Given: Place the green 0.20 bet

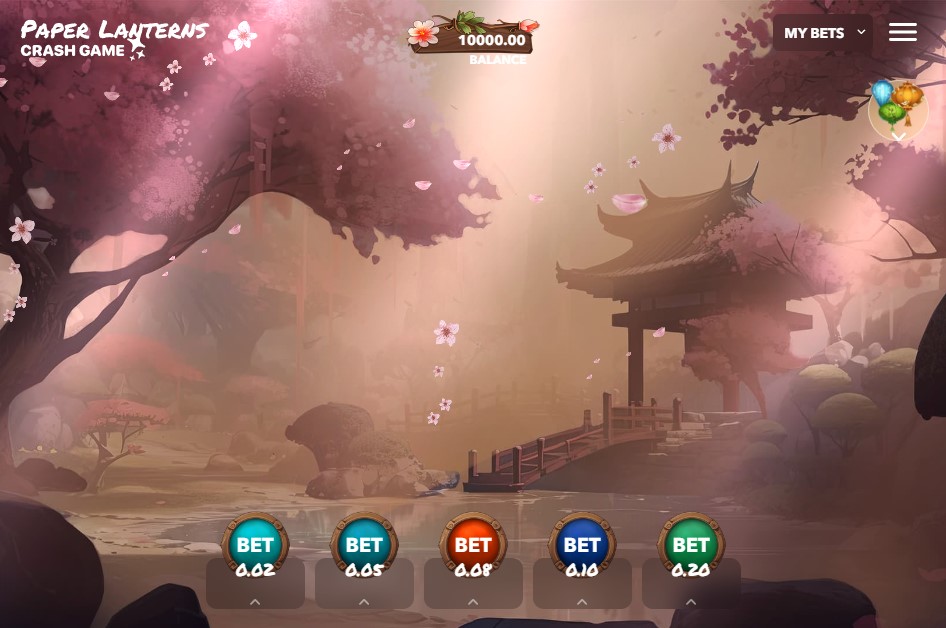Looking at the screenshot, I should tap(691, 546).
